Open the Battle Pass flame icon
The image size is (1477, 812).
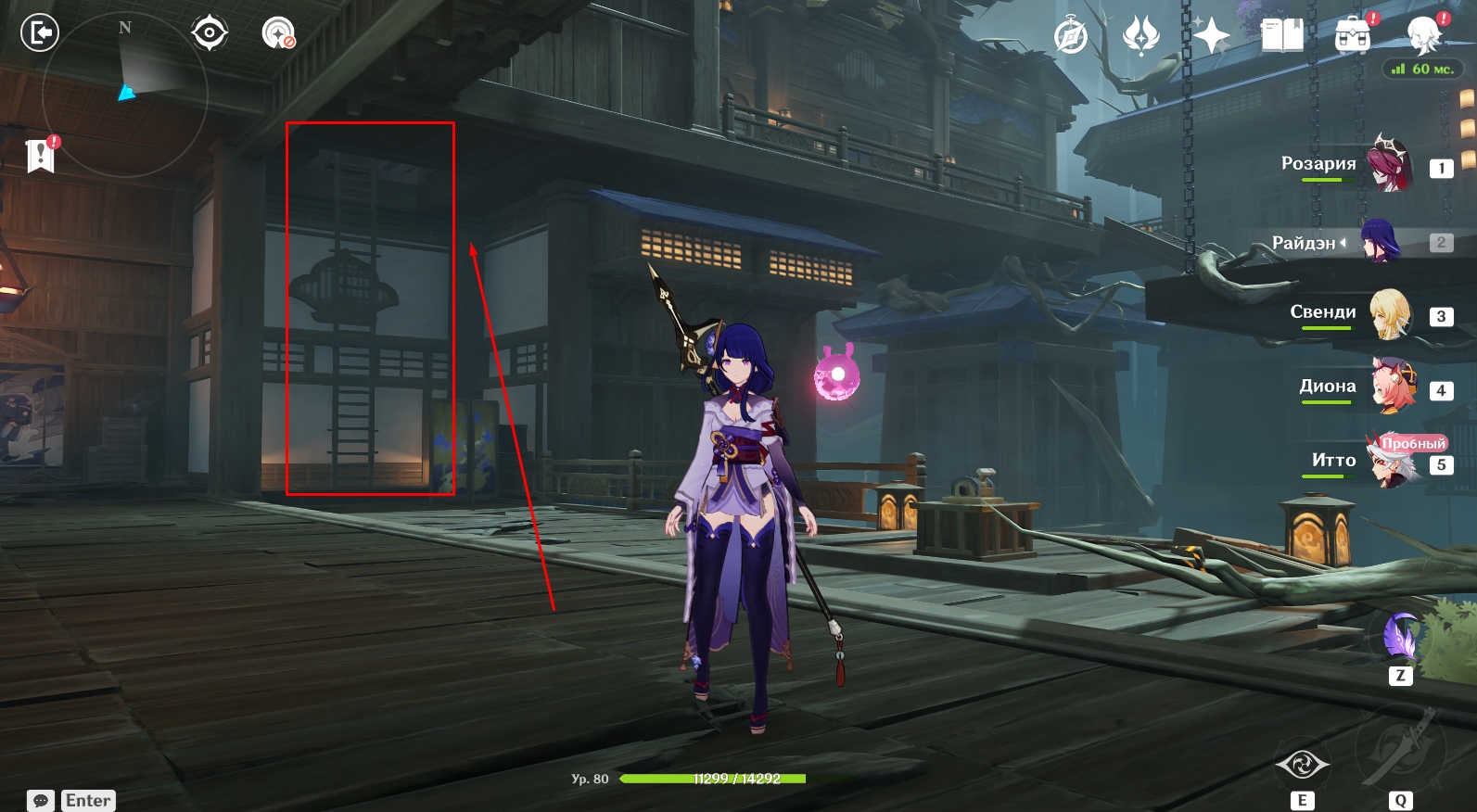(x=1140, y=37)
